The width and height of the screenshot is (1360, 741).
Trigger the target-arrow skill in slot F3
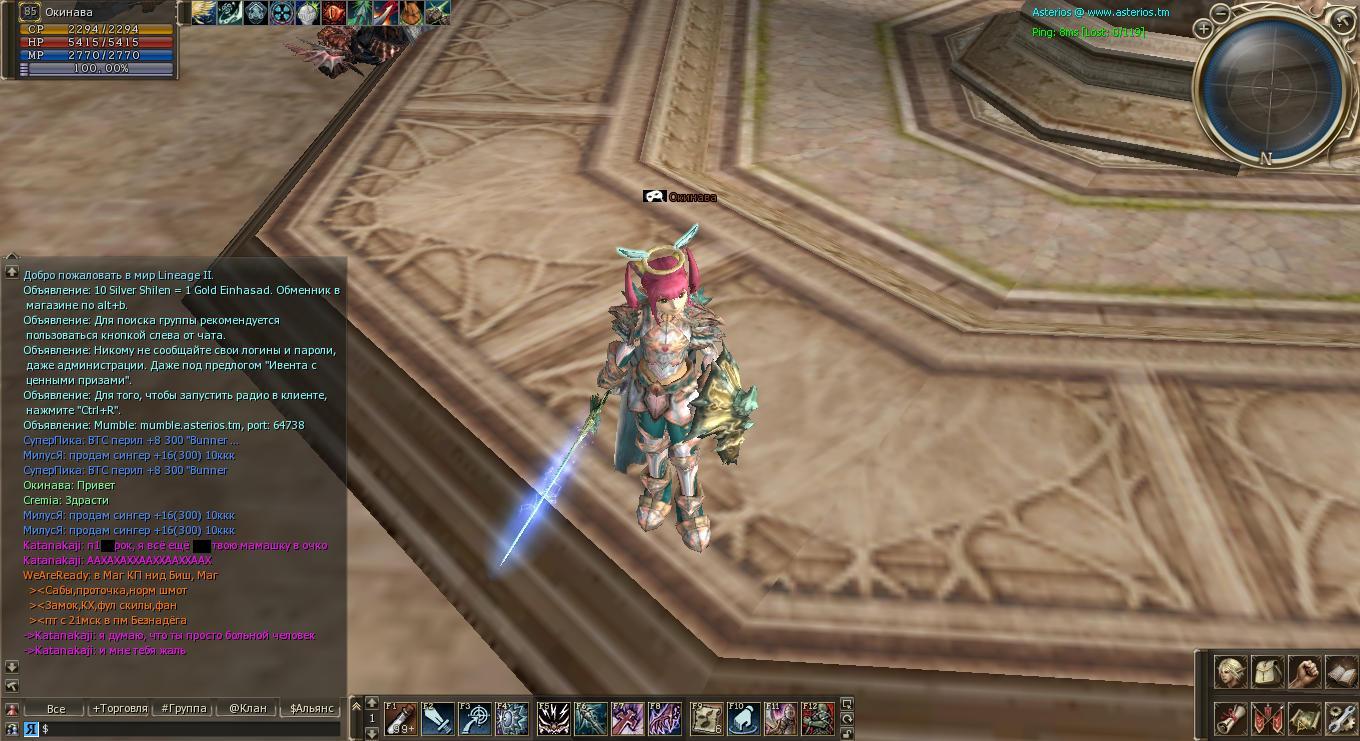tap(475, 718)
